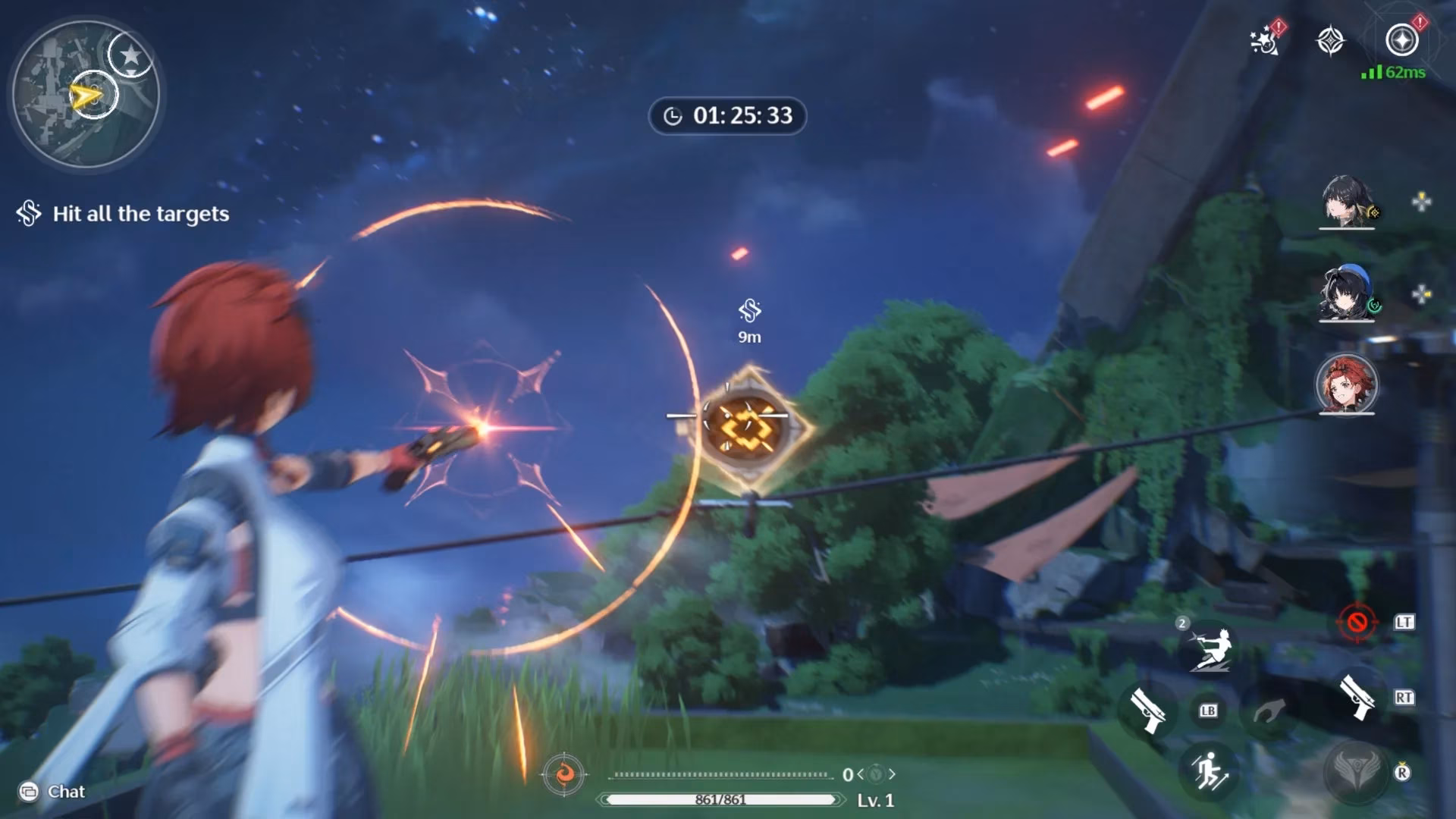Select the red-haired character portrait
Image resolution: width=1456 pixels, height=819 pixels.
[x=1347, y=384]
